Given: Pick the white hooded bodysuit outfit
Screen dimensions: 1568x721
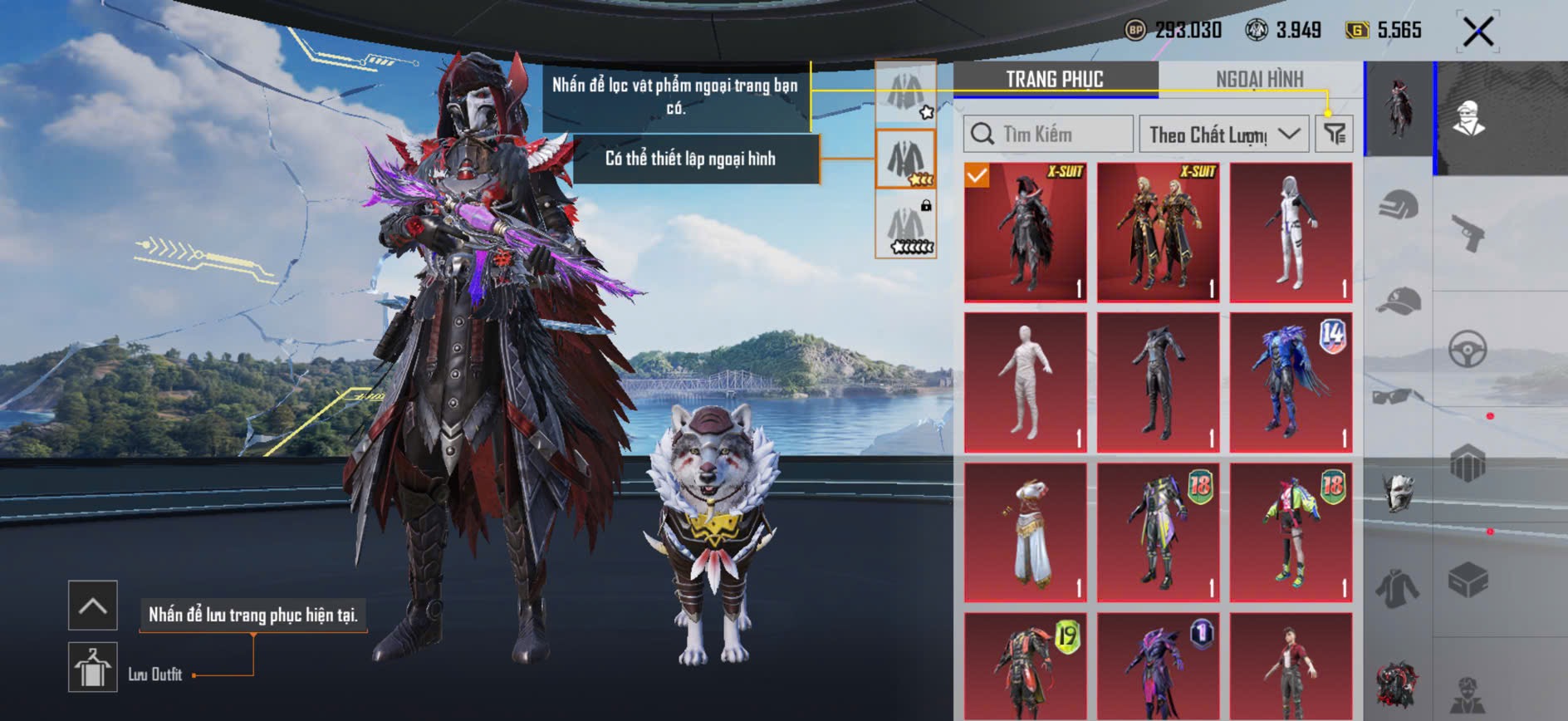Looking at the screenshot, I should point(1291,232).
